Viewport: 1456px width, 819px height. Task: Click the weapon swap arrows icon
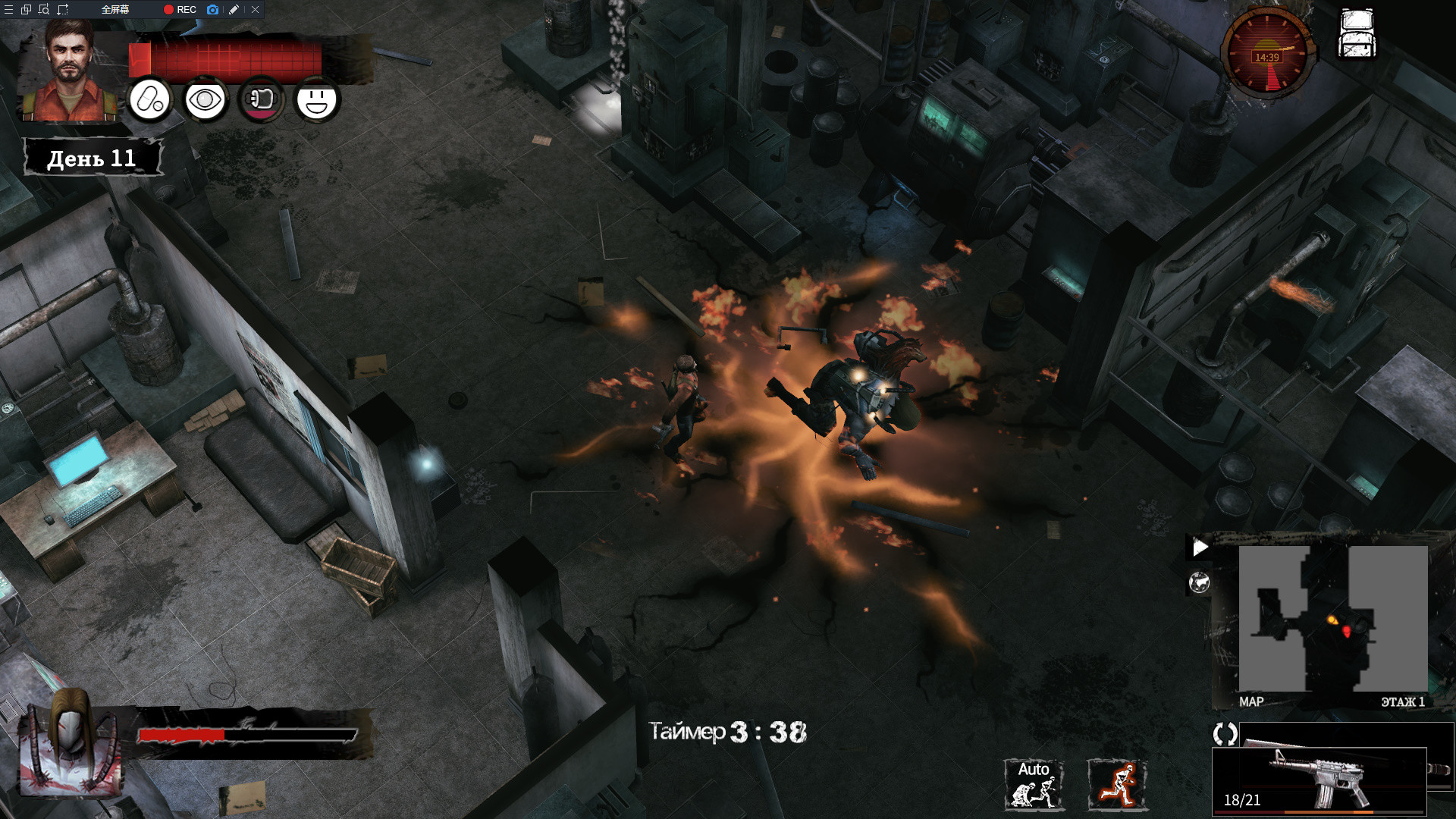point(1225,733)
